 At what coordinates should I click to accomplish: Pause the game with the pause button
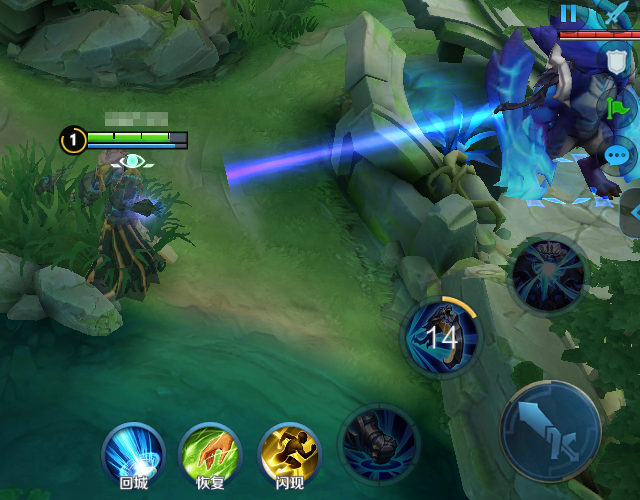(x=570, y=14)
